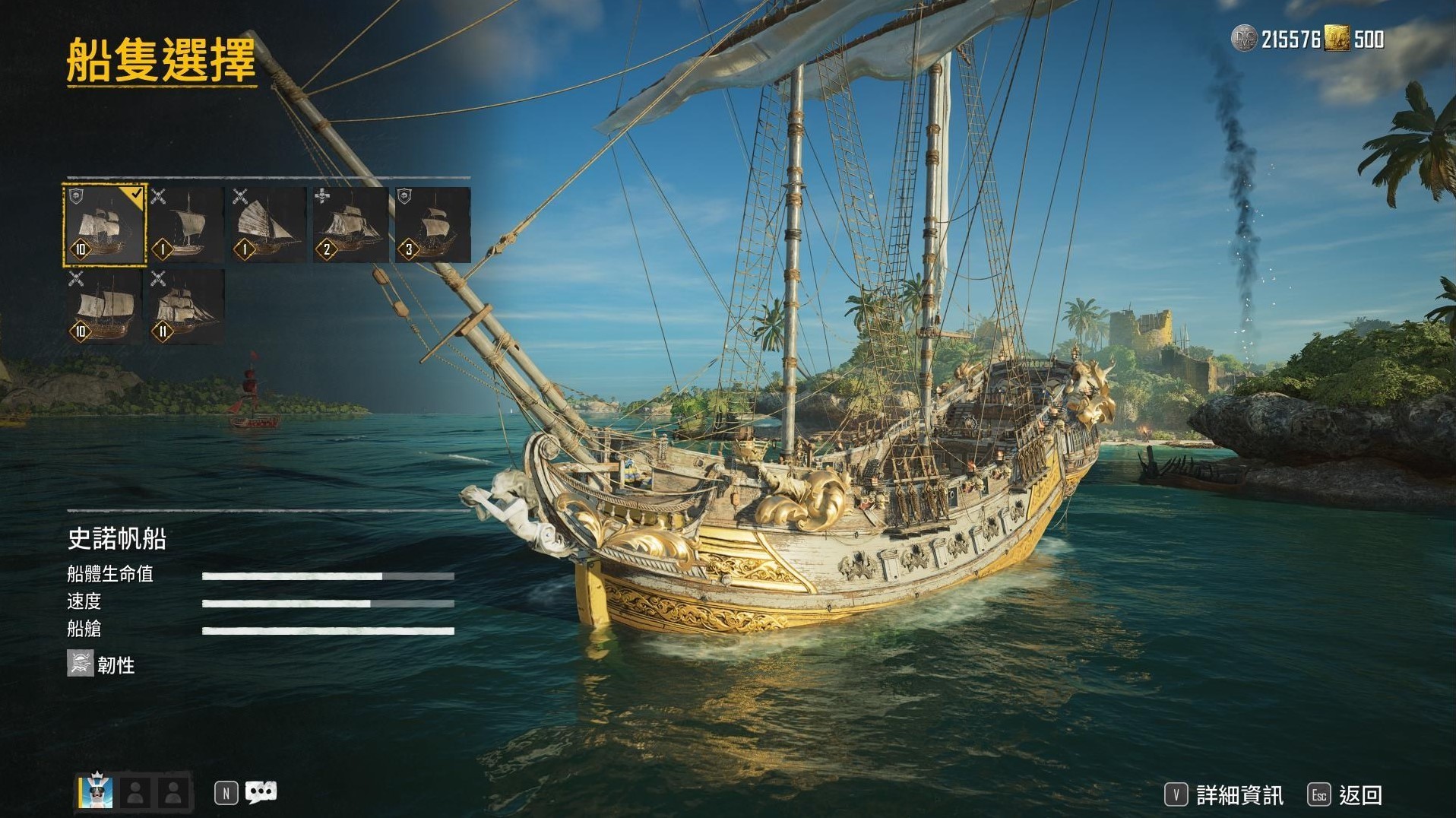1456x818 pixels.
Task: Click the rabbit player avatar portrait
Action: click(97, 792)
